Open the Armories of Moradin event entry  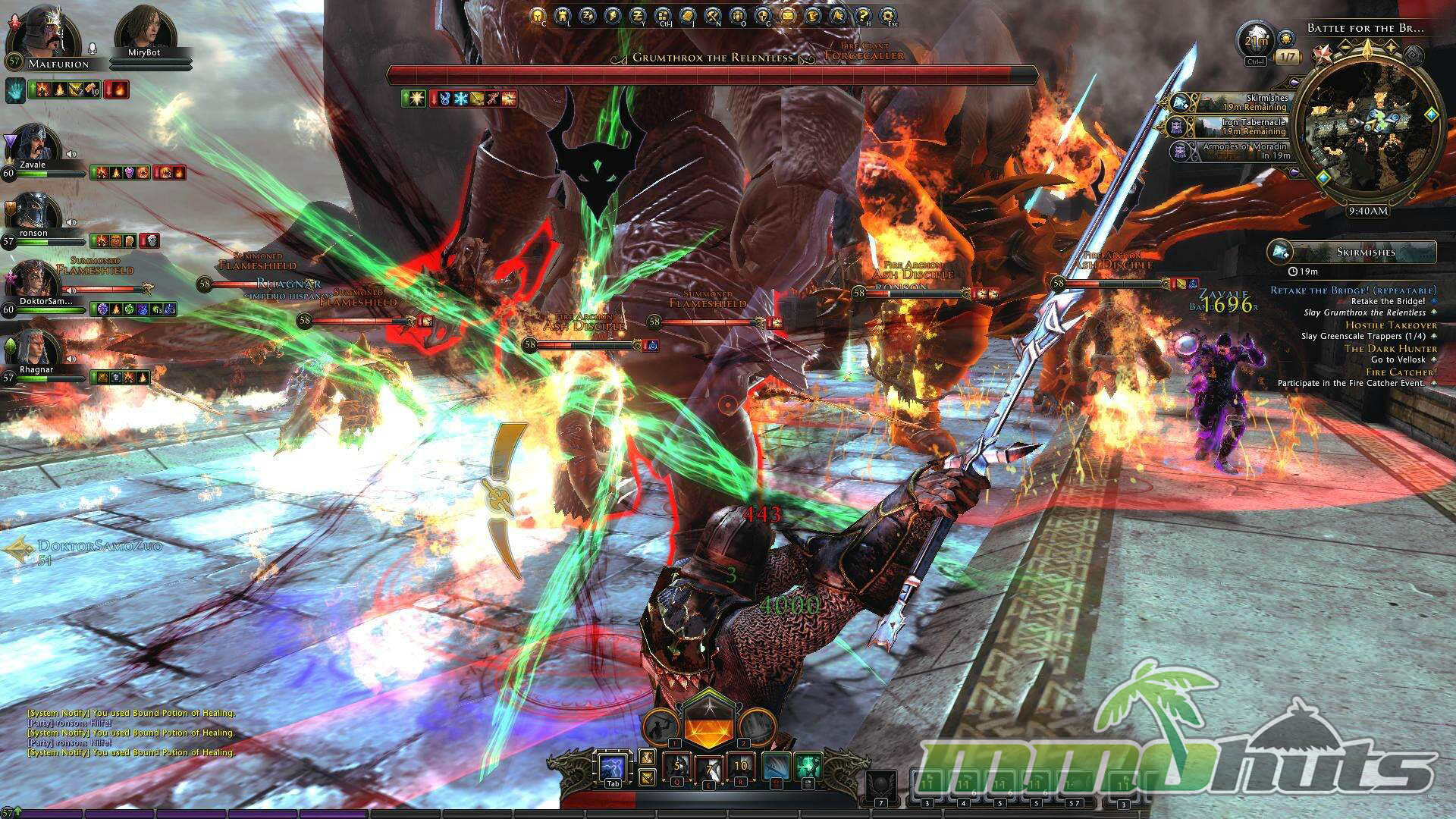point(1236,151)
